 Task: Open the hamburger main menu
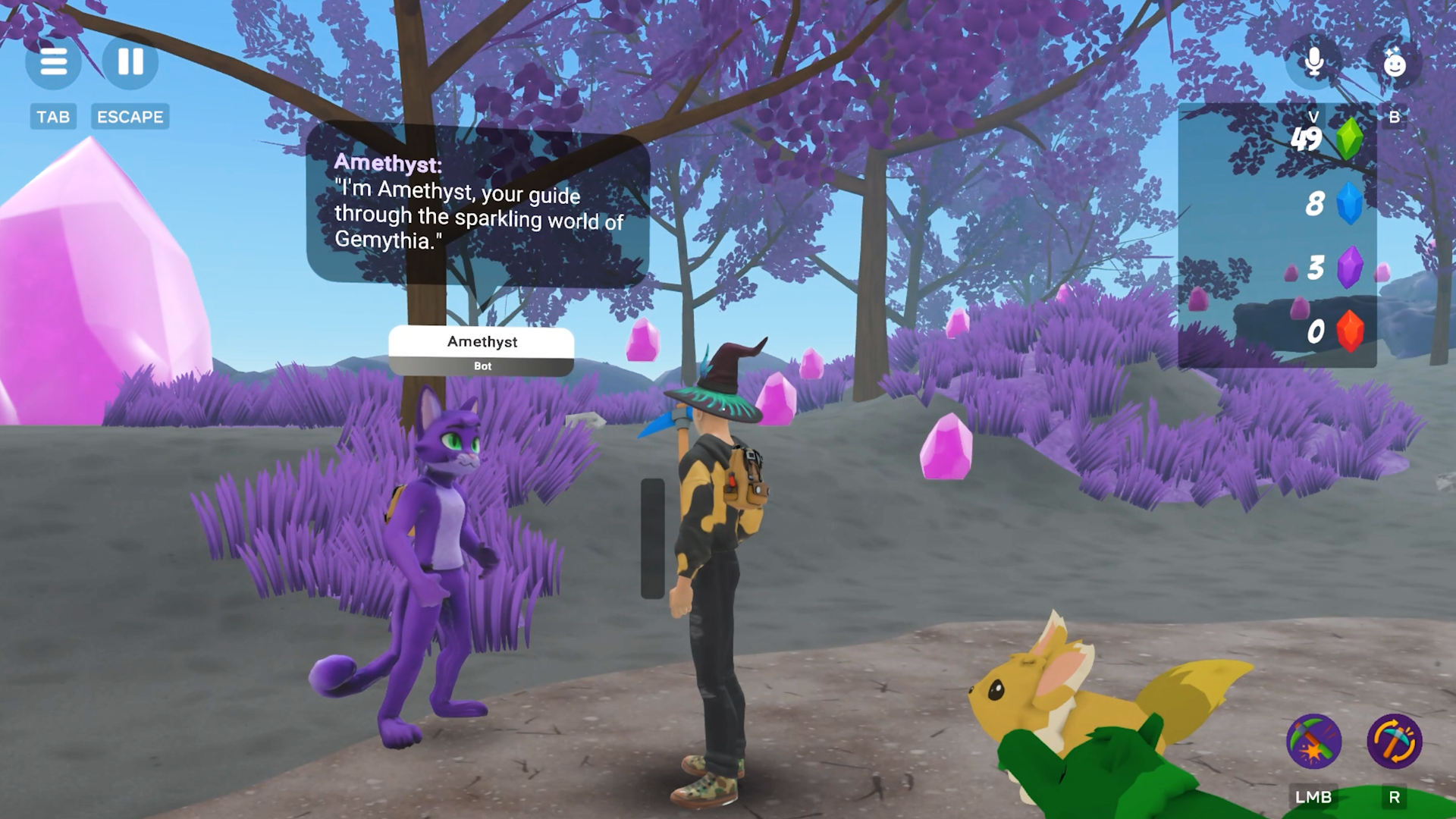(53, 61)
